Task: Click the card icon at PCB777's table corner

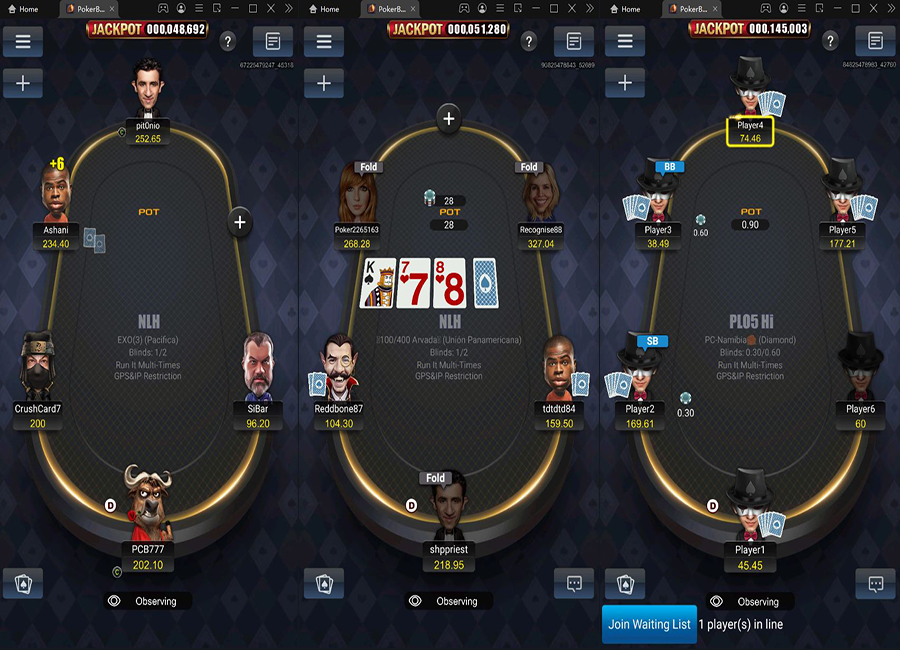Action: [22, 583]
